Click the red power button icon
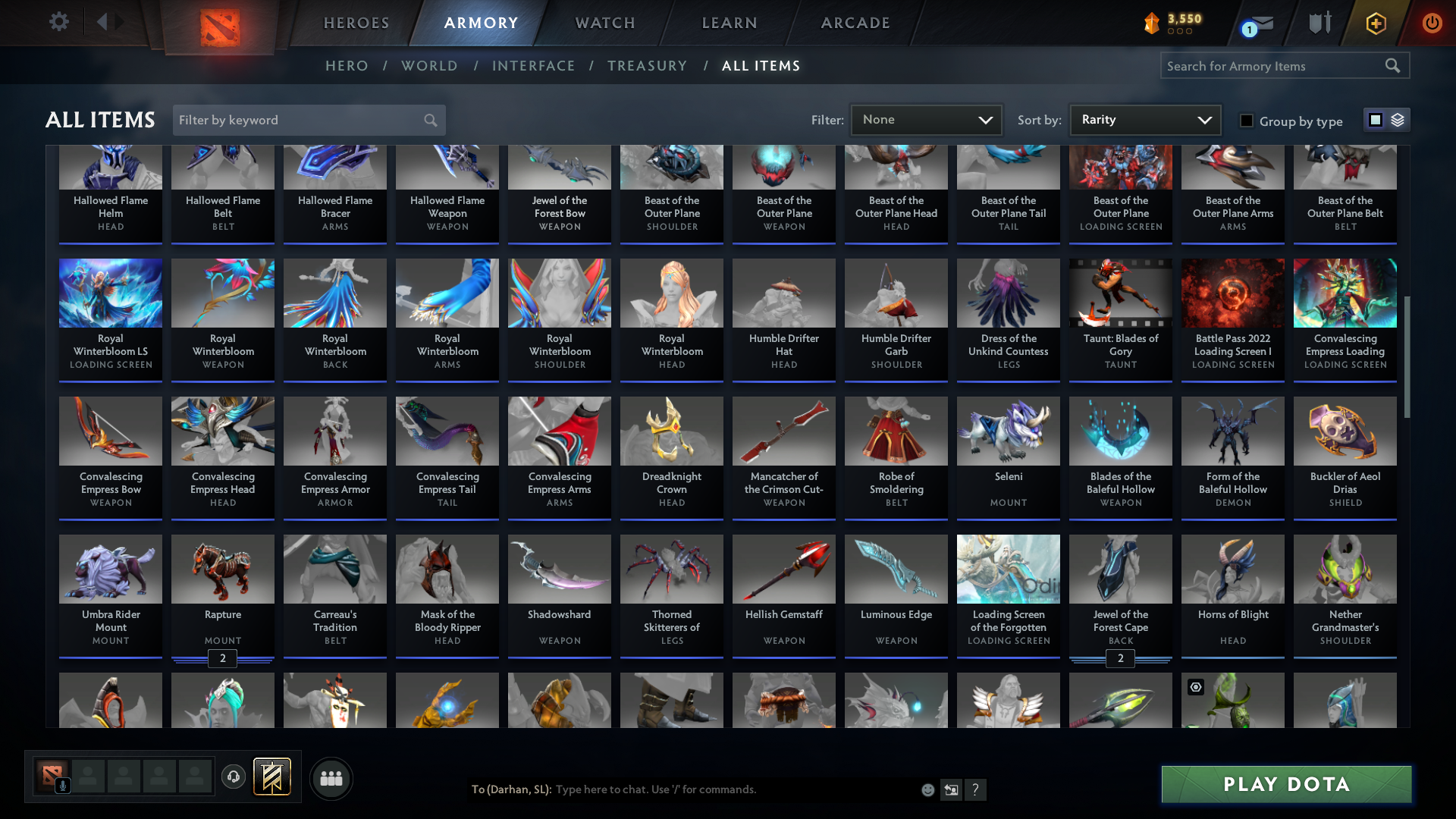 1432,23
